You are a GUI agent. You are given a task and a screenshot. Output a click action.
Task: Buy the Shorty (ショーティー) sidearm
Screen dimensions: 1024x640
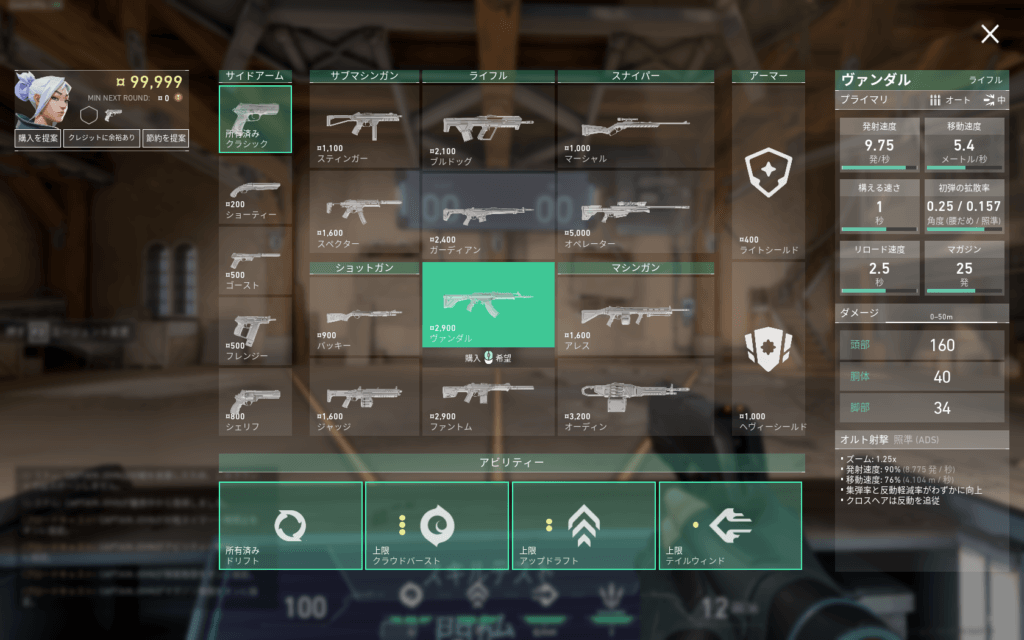pyautogui.click(x=255, y=190)
